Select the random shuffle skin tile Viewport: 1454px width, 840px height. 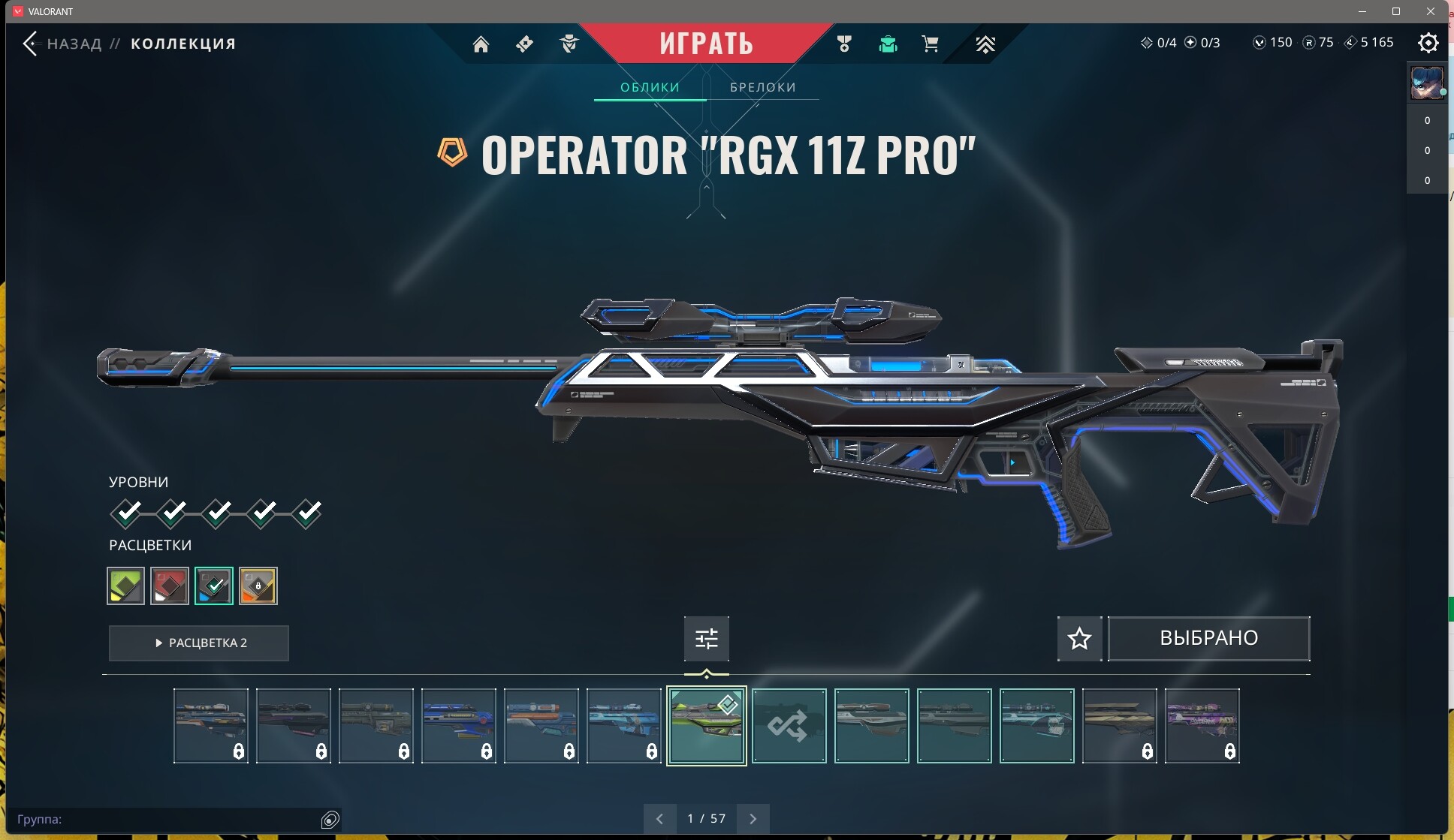click(x=789, y=726)
